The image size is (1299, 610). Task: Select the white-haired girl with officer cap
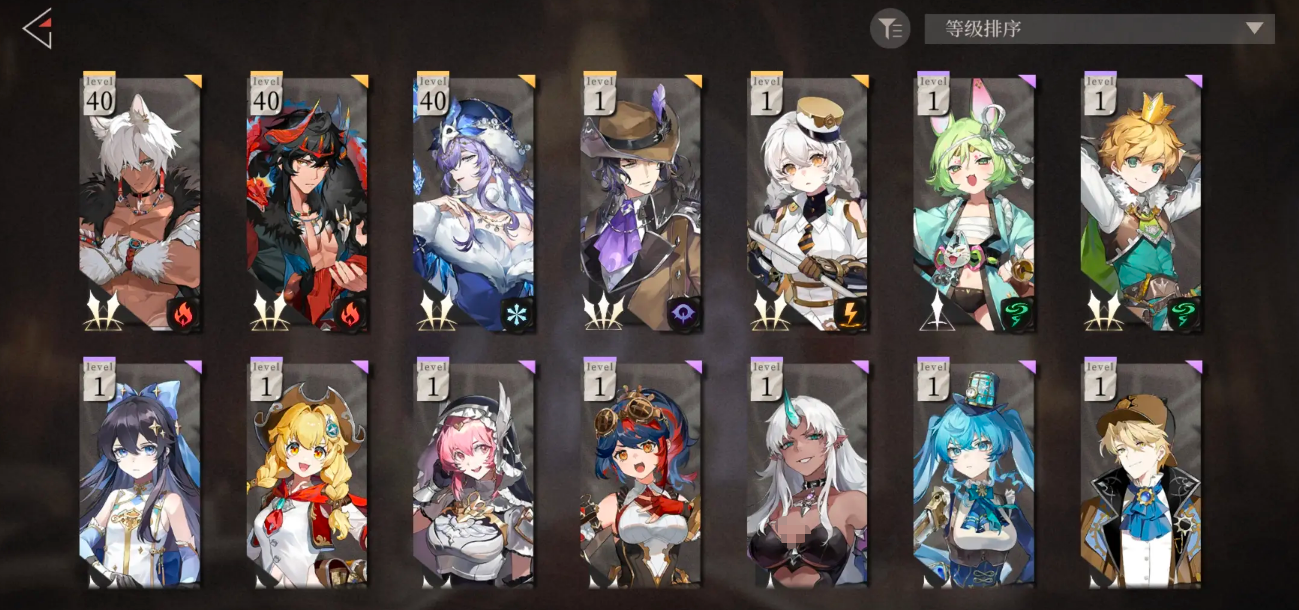click(808, 203)
